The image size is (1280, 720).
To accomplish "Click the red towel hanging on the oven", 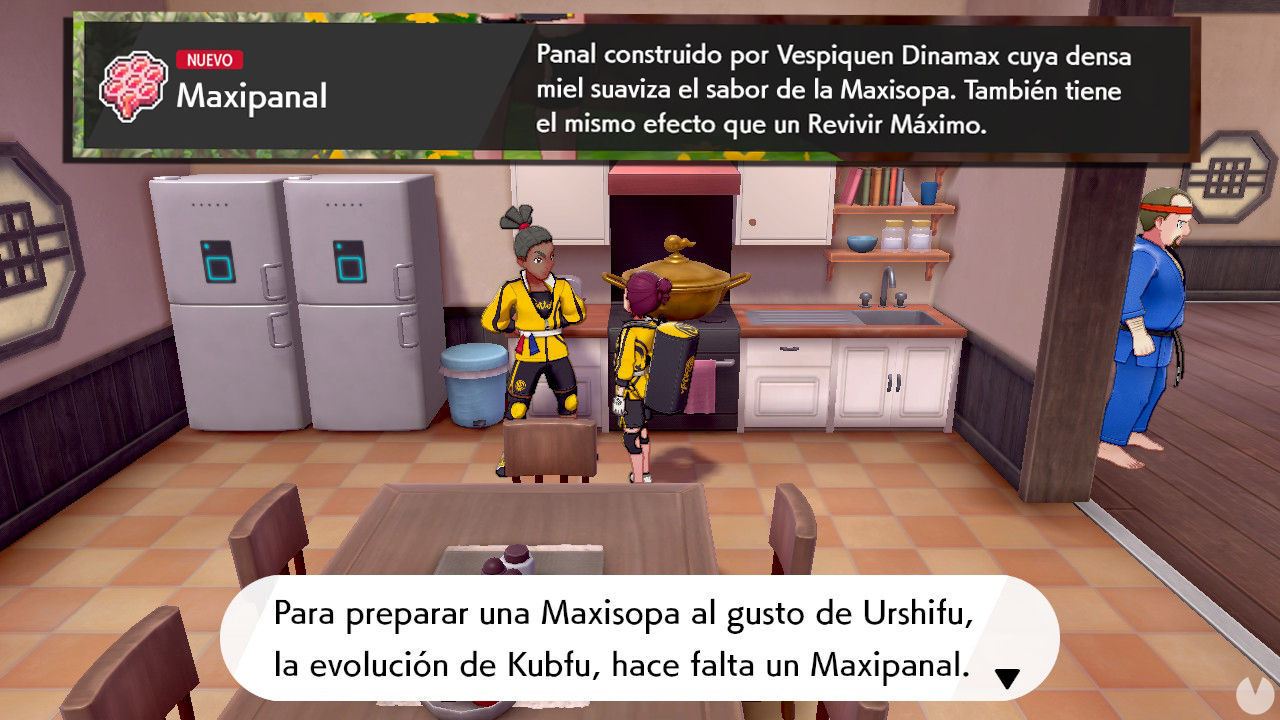I will click(703, 385).
